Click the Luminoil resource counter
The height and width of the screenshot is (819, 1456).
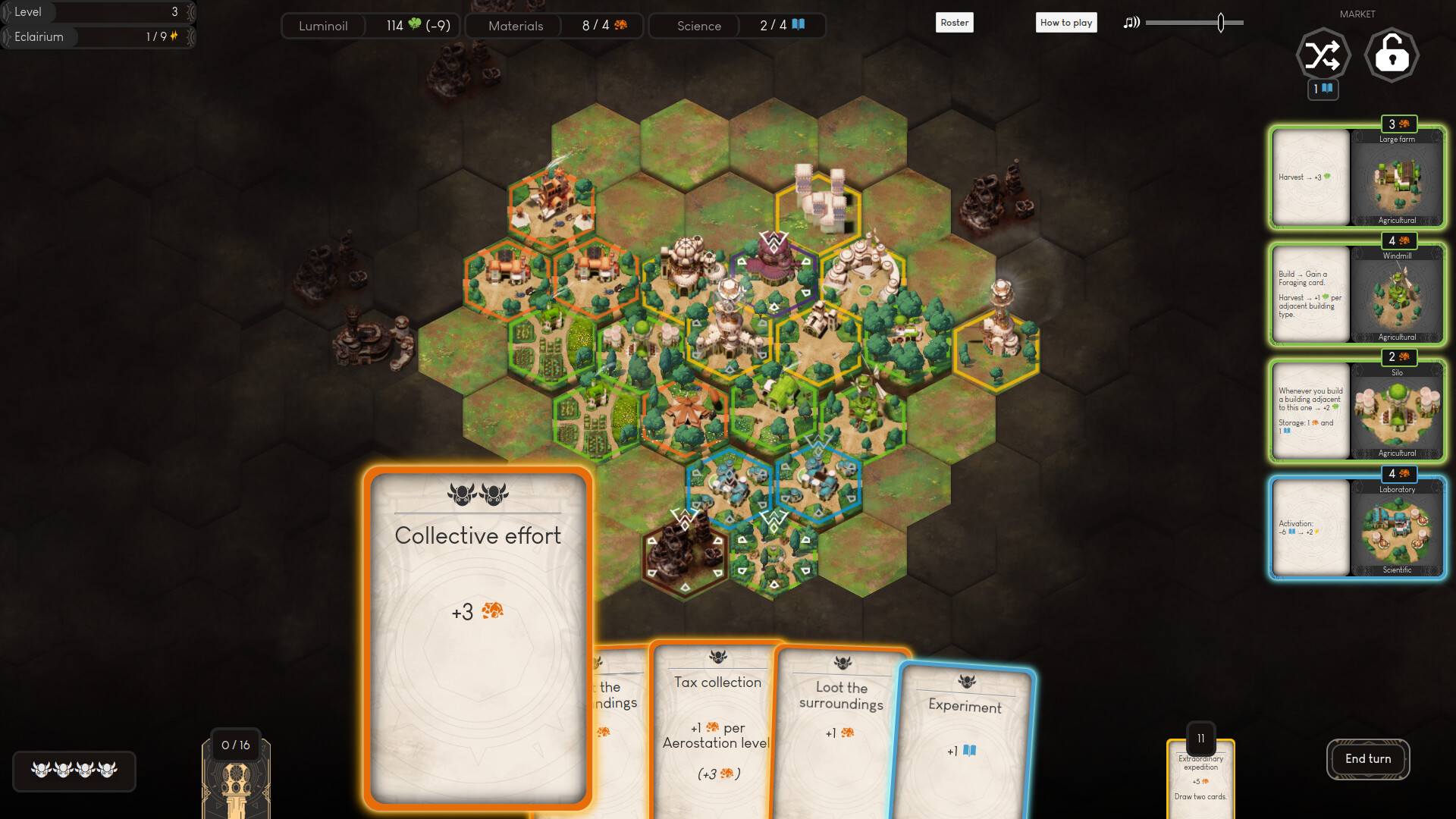[x=369, y=25]
